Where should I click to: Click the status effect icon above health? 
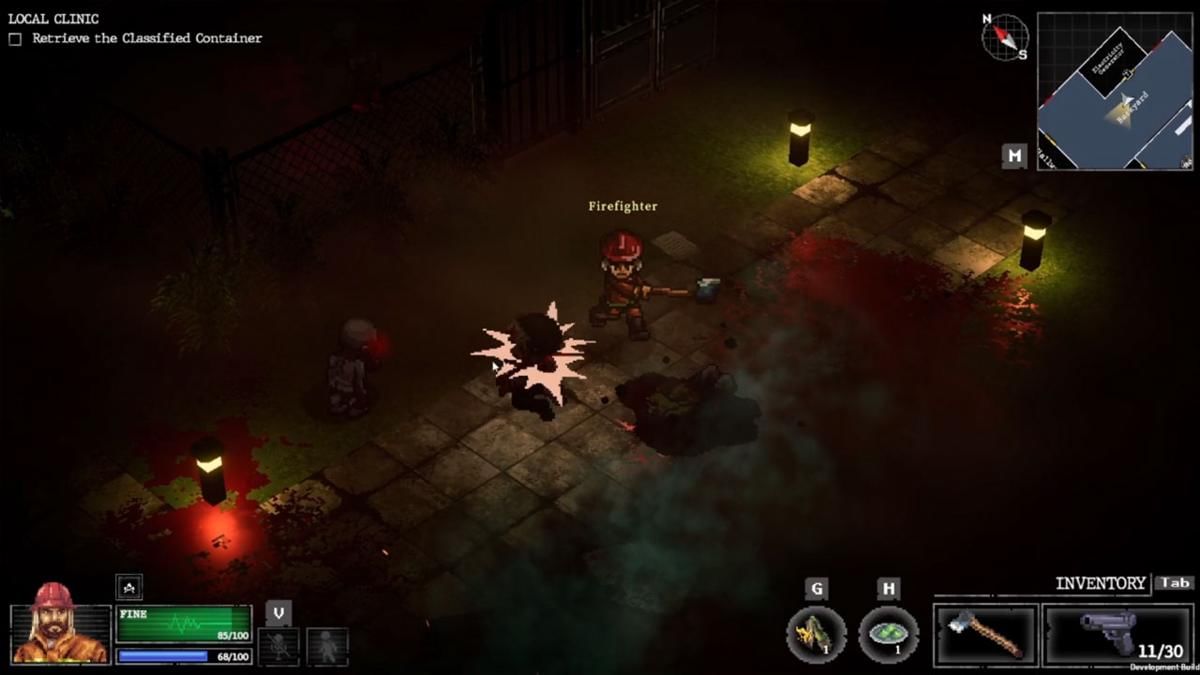pos(129,587)
